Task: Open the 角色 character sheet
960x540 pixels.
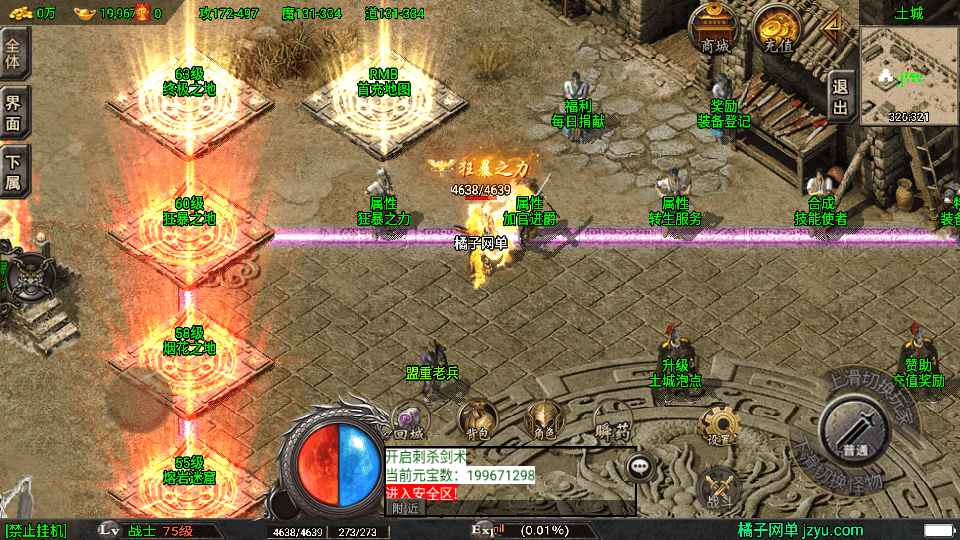Action: (544, 420)
